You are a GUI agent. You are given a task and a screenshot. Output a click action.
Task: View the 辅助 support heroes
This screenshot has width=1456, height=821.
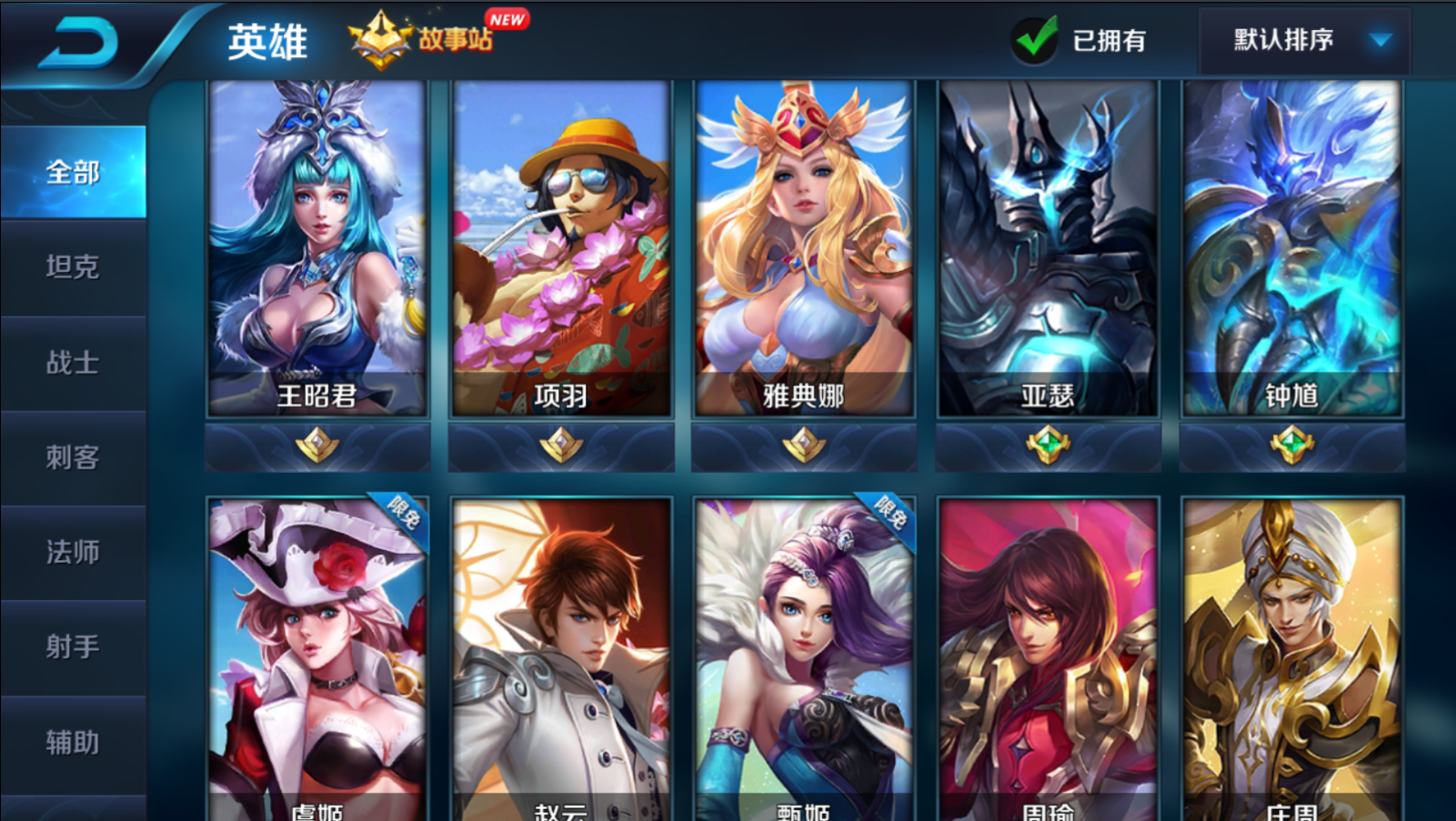[x=73, y=743]
